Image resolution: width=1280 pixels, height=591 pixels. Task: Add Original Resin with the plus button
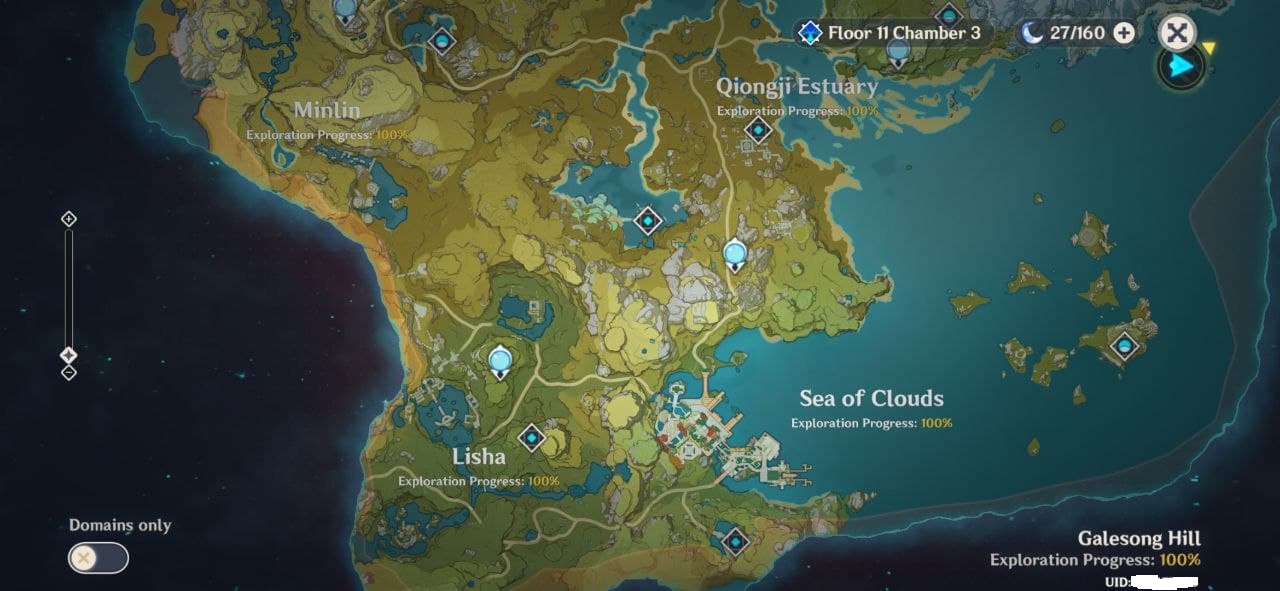[x=1124, y=33]
